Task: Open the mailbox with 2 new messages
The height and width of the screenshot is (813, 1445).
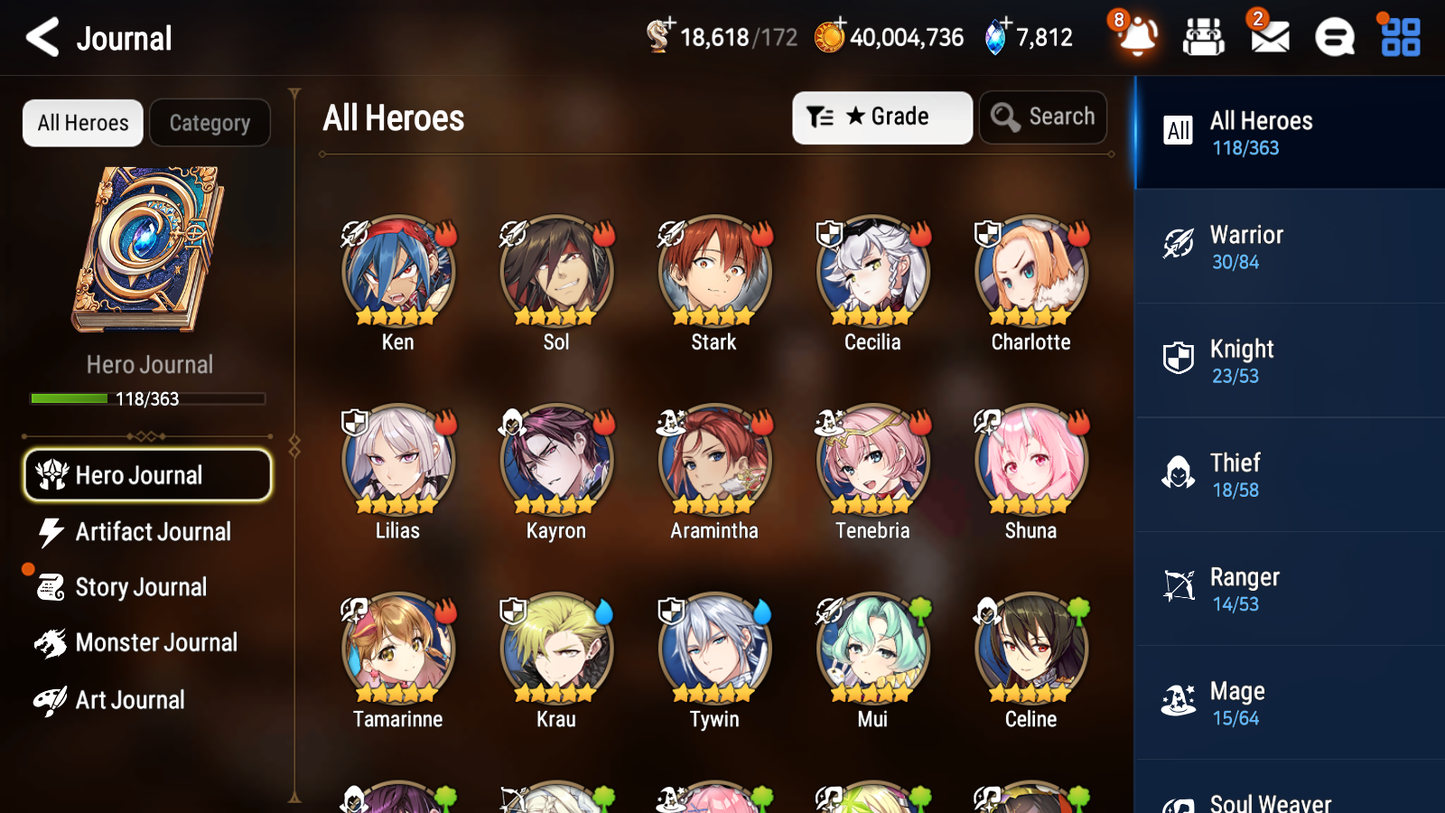Action: tap(1268, 37)
